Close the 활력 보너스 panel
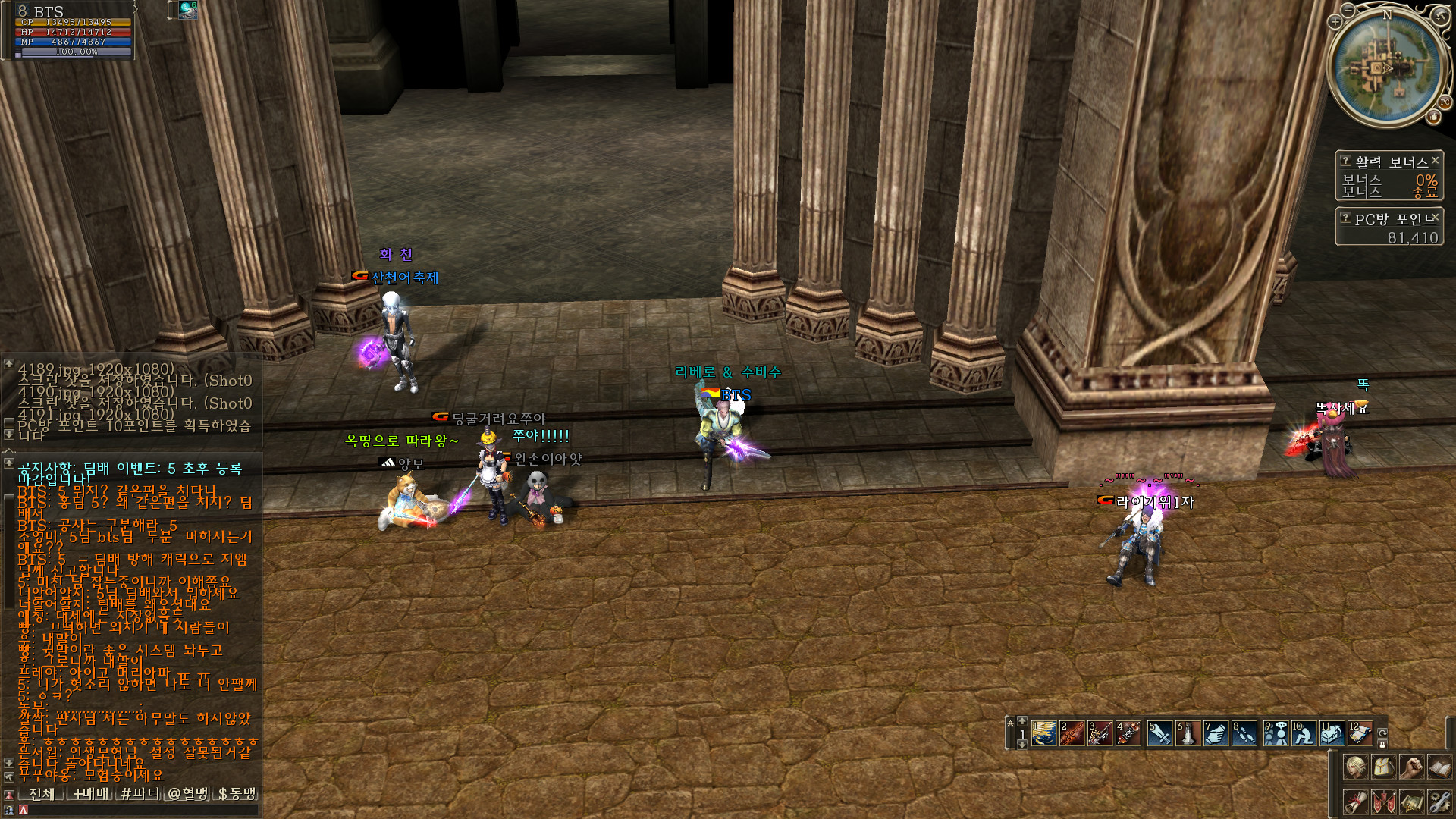 [x=1435, y=161]
